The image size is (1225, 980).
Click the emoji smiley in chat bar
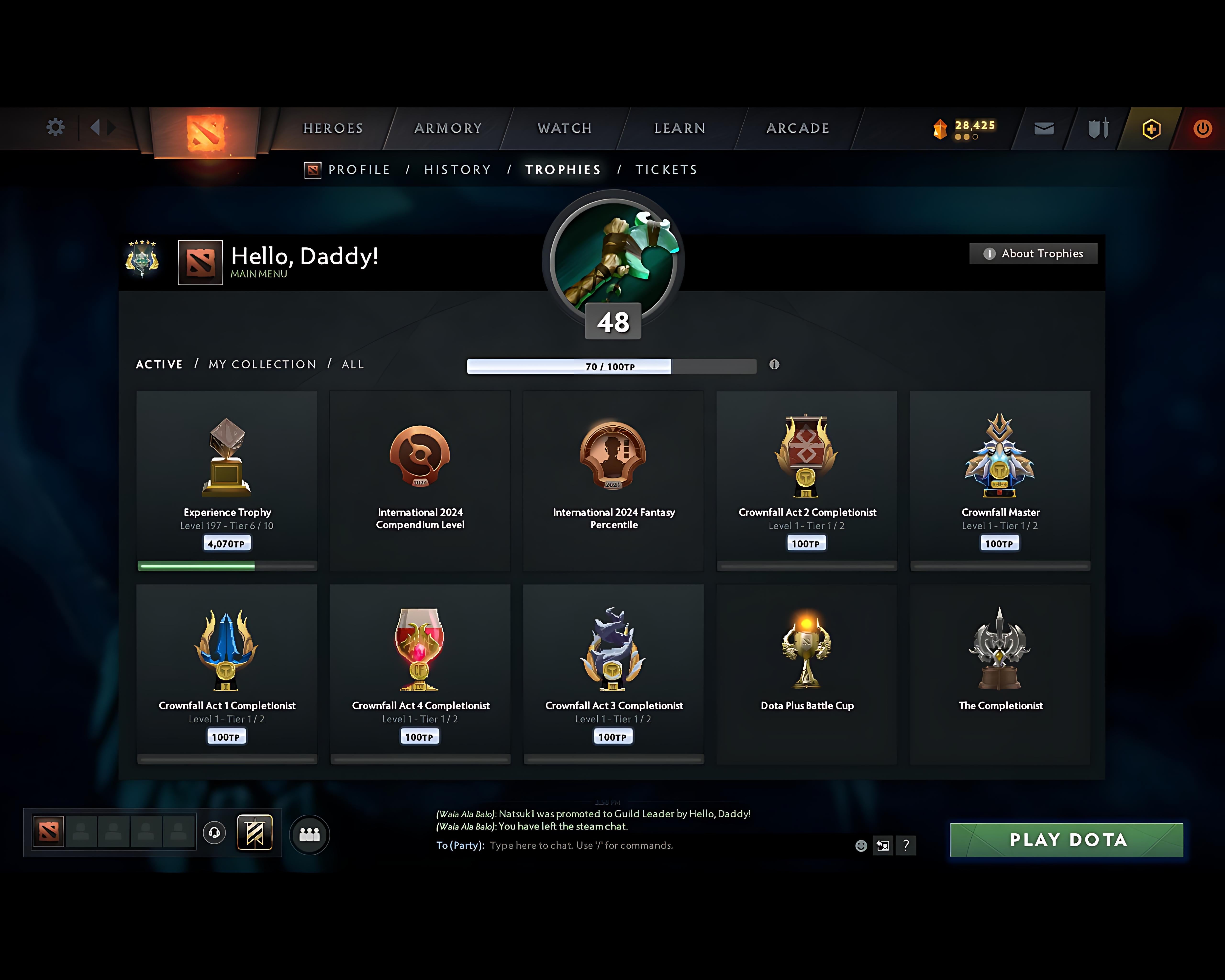click(861, 845)
